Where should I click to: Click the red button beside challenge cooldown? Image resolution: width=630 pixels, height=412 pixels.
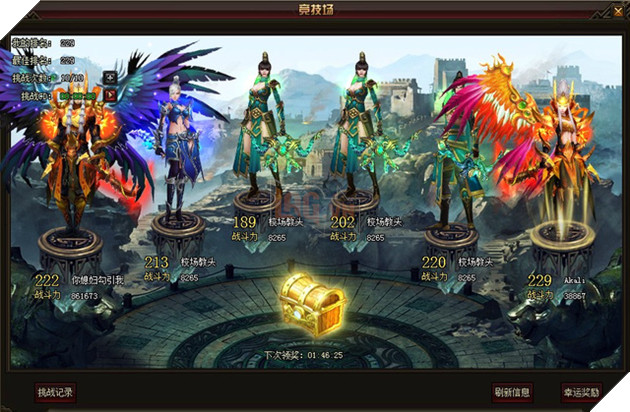coord(110,94)
